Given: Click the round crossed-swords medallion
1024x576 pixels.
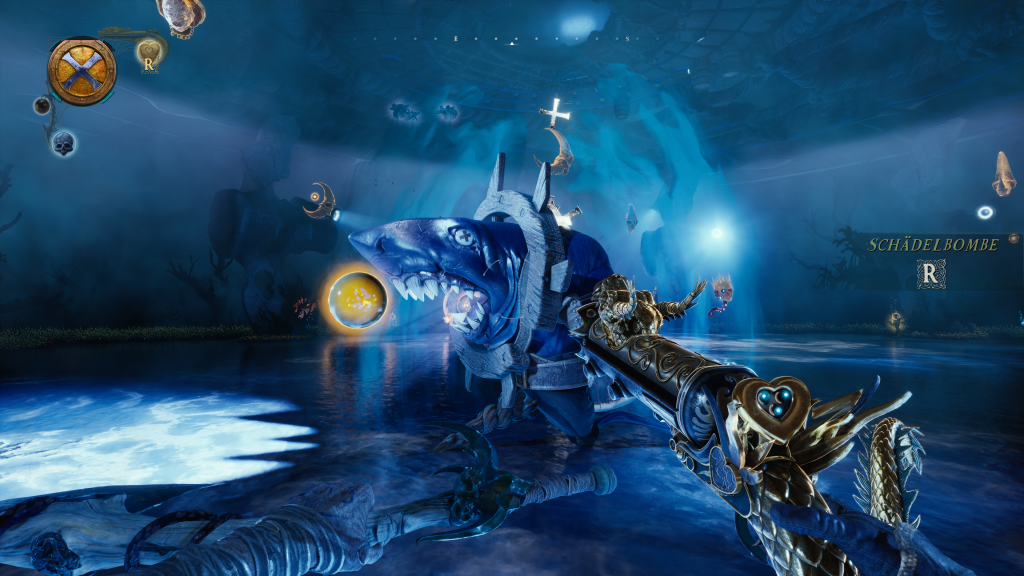Looking at the screenshot, I should [81, 71].
